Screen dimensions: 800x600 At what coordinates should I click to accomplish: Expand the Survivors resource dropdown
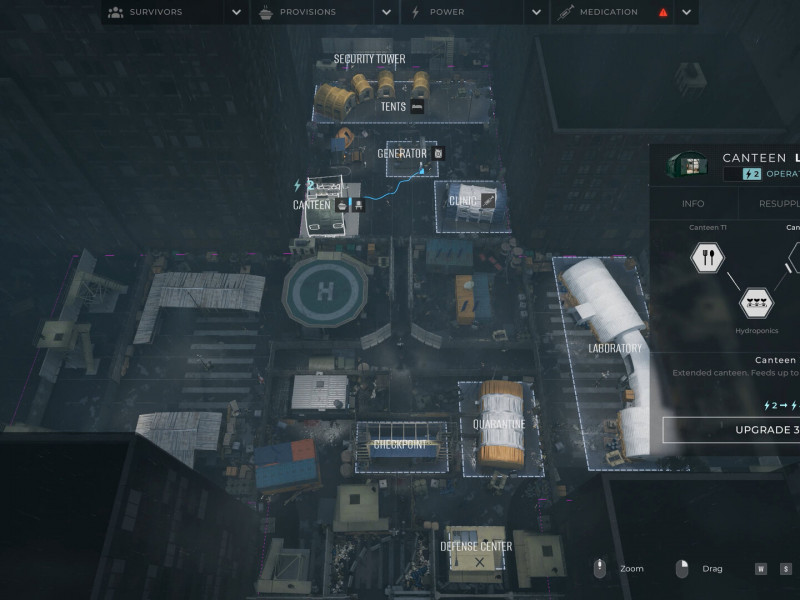pyautogui.click(x=236, y=12)
